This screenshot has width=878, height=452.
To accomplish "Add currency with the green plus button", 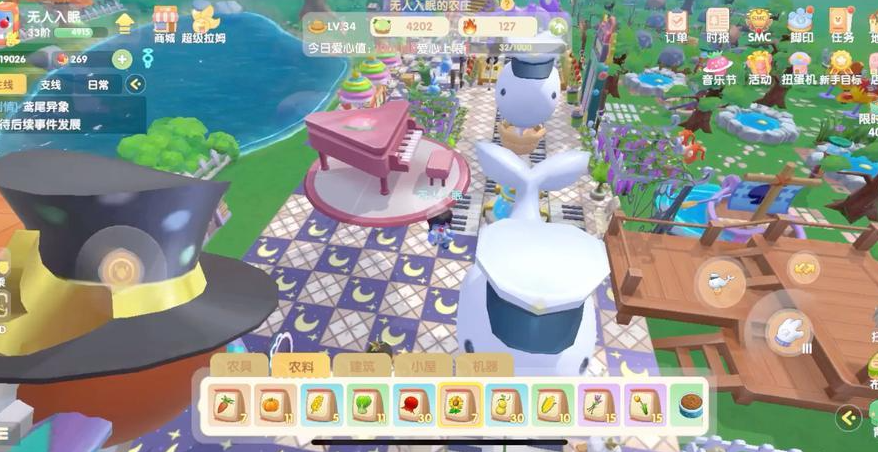I will click(x=121, y=59).
